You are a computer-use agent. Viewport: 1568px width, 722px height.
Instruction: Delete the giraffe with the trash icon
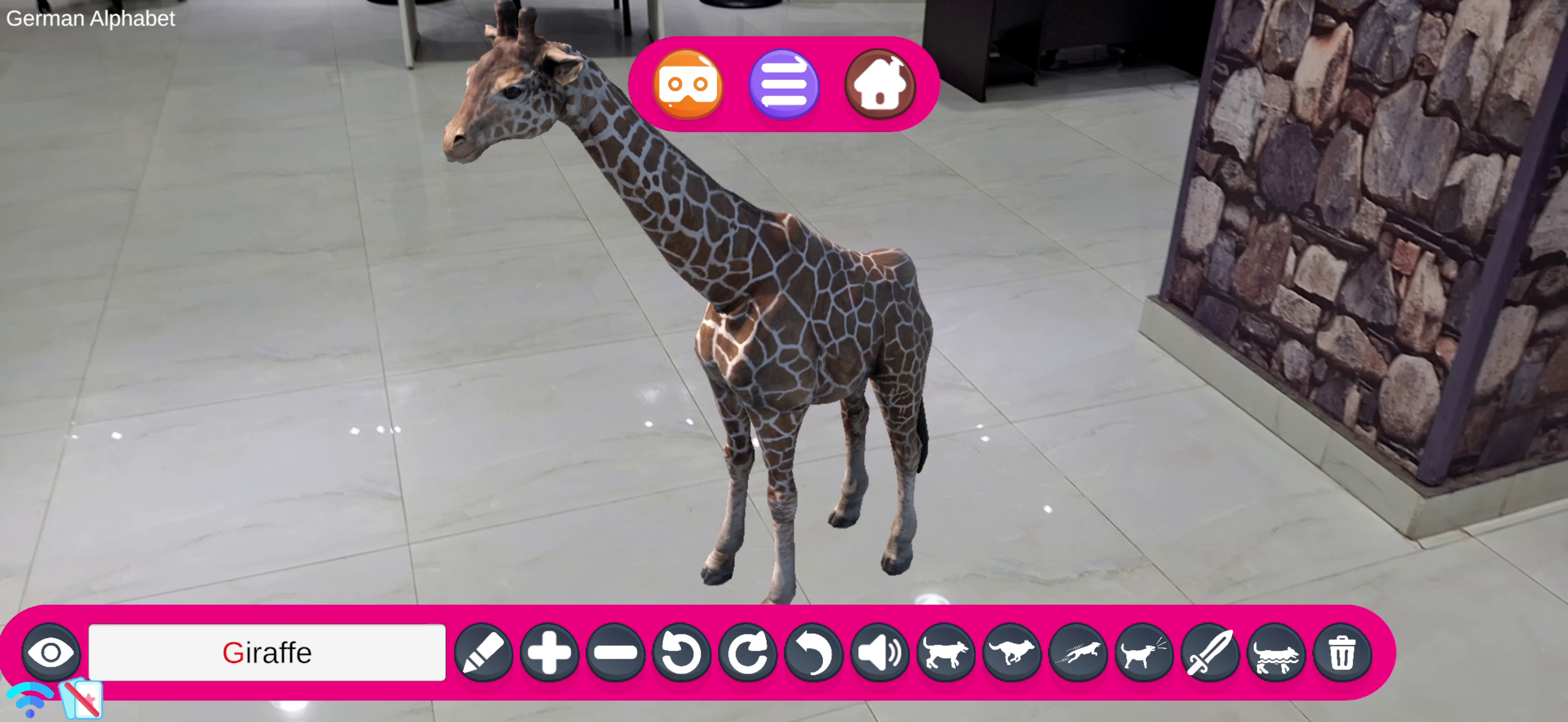click(x=1342, y=653)
